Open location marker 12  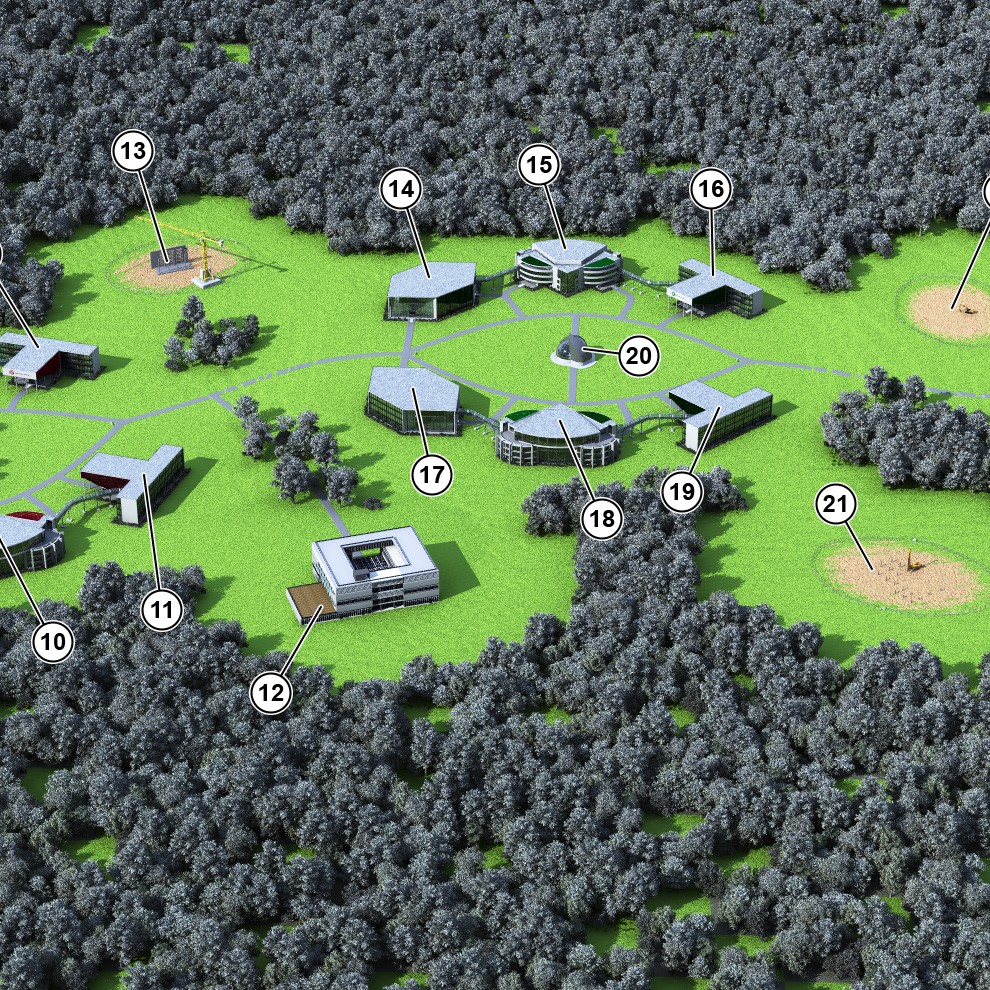pyautogui.click(x=273, y=692)
